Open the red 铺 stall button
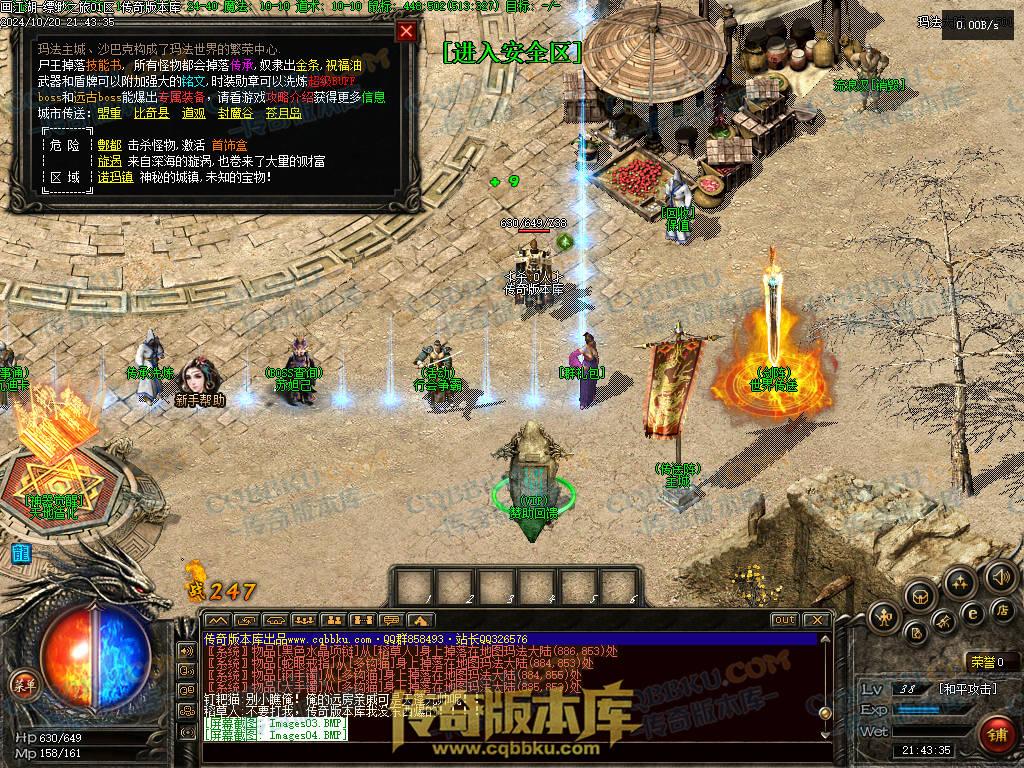The width and height of the screenshot is (1024, 768). 997,735
